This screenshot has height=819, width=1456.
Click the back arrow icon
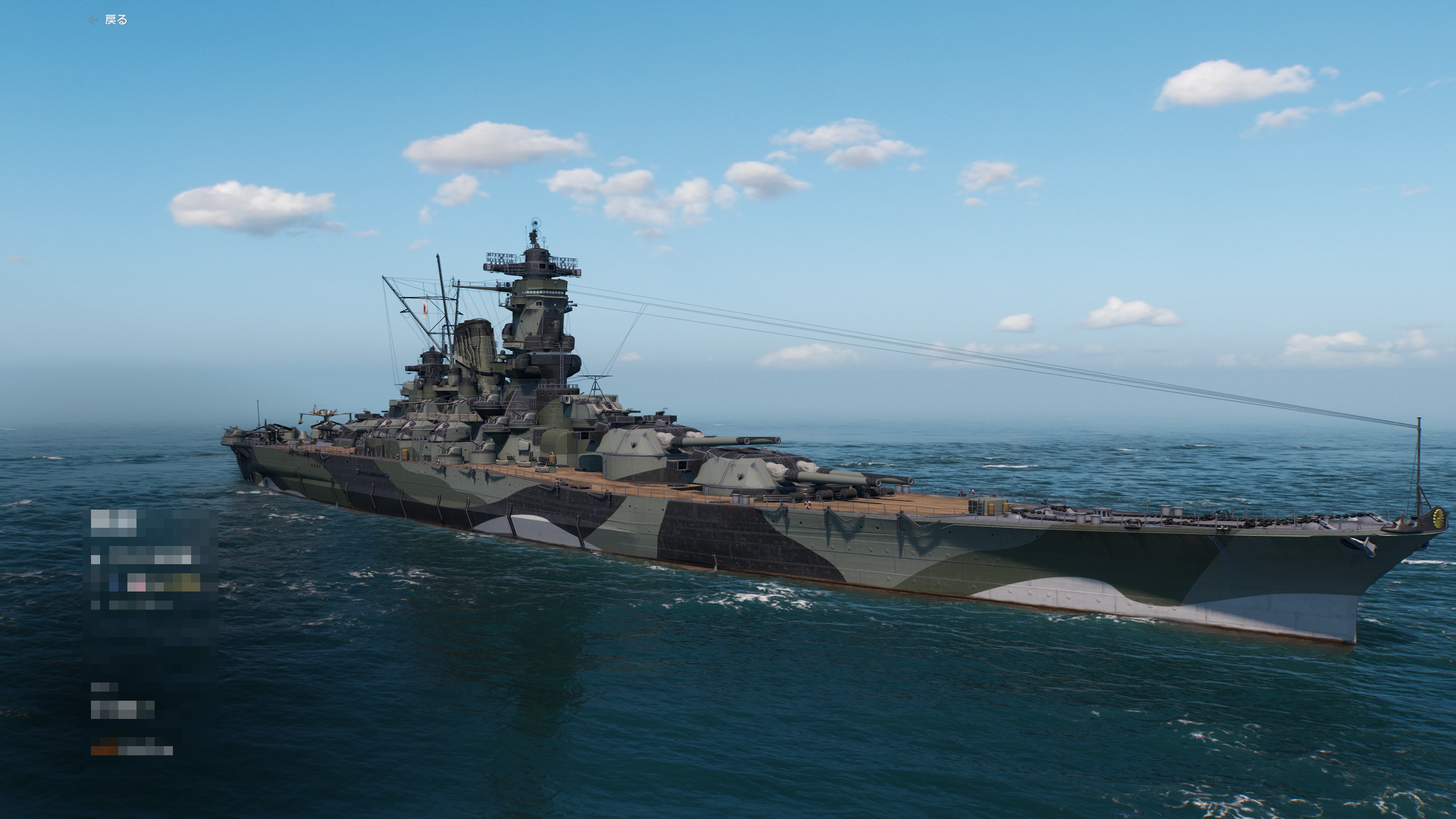click(x=93, y=19)
